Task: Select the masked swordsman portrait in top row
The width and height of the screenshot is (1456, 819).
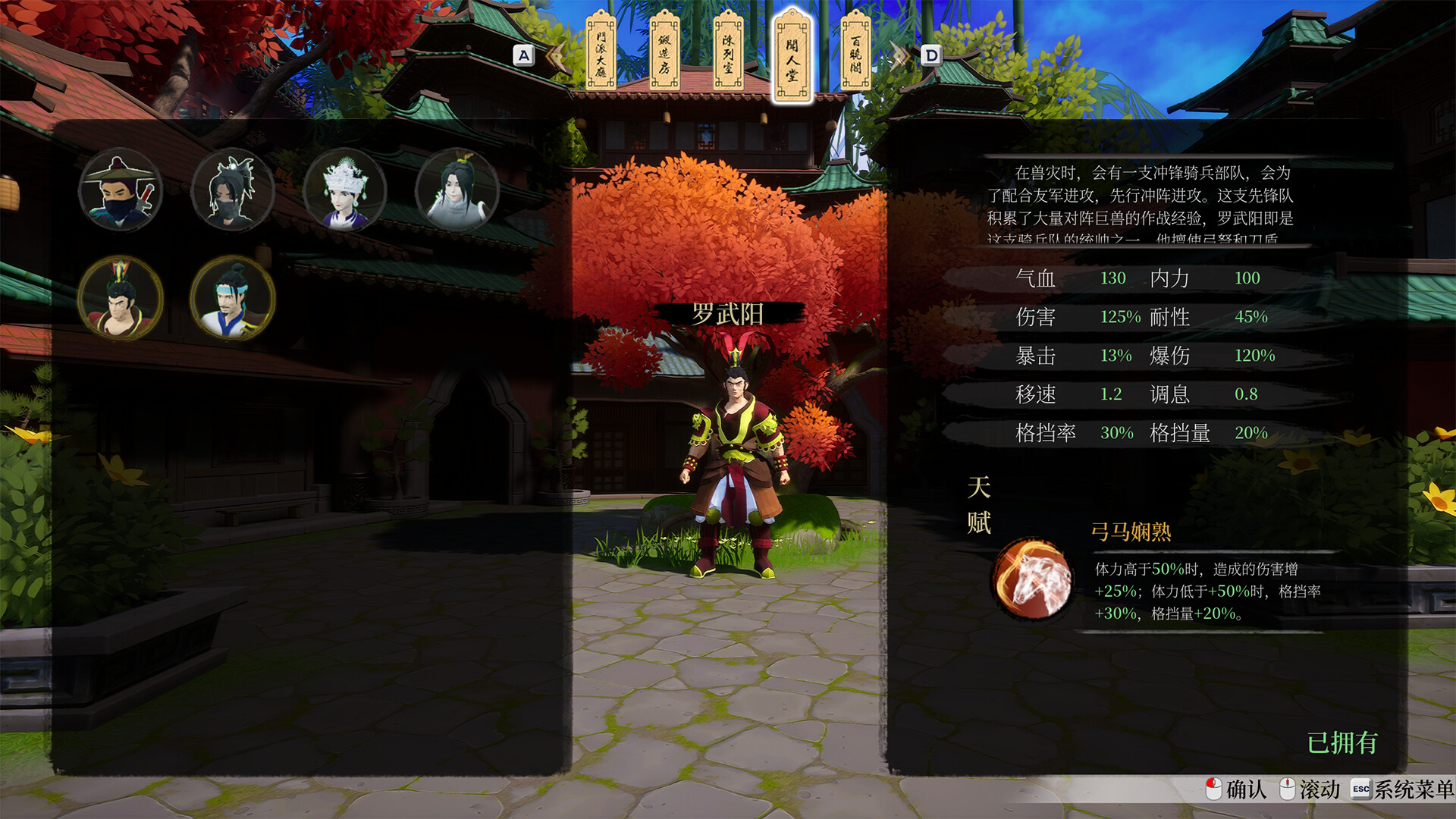Action: [121, 191]
